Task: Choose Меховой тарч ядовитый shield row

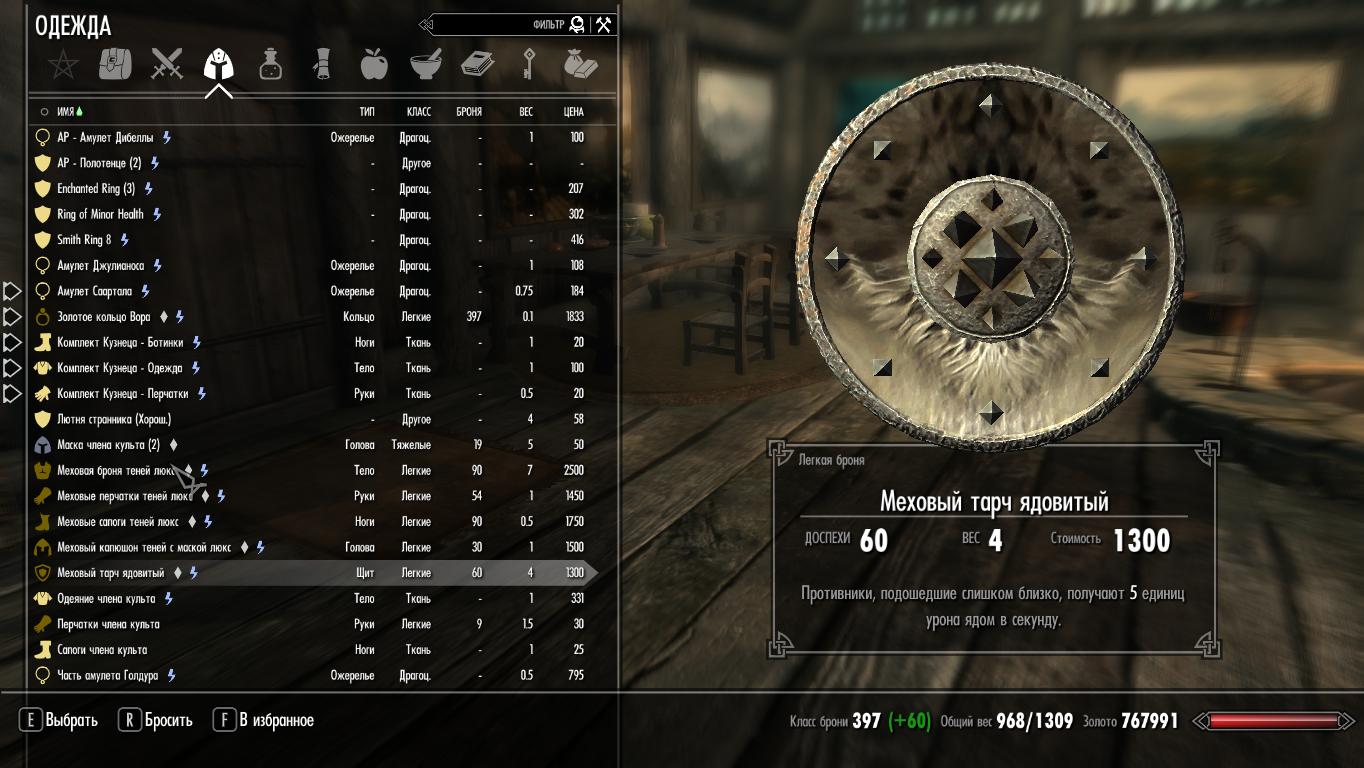Action: click(110, 573)
